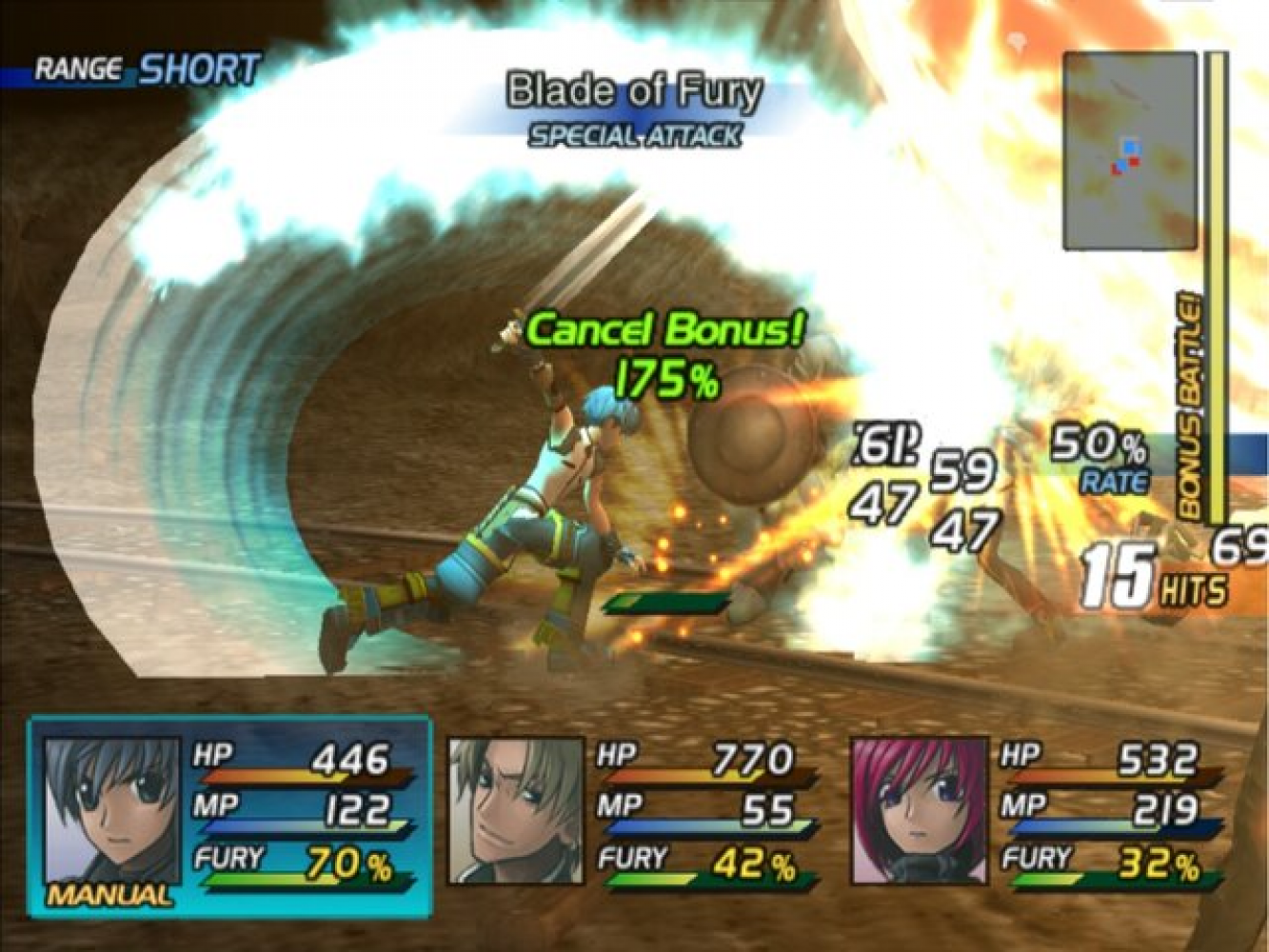Select the blue-haired character portrait marked MANUAL

(111, 812)
